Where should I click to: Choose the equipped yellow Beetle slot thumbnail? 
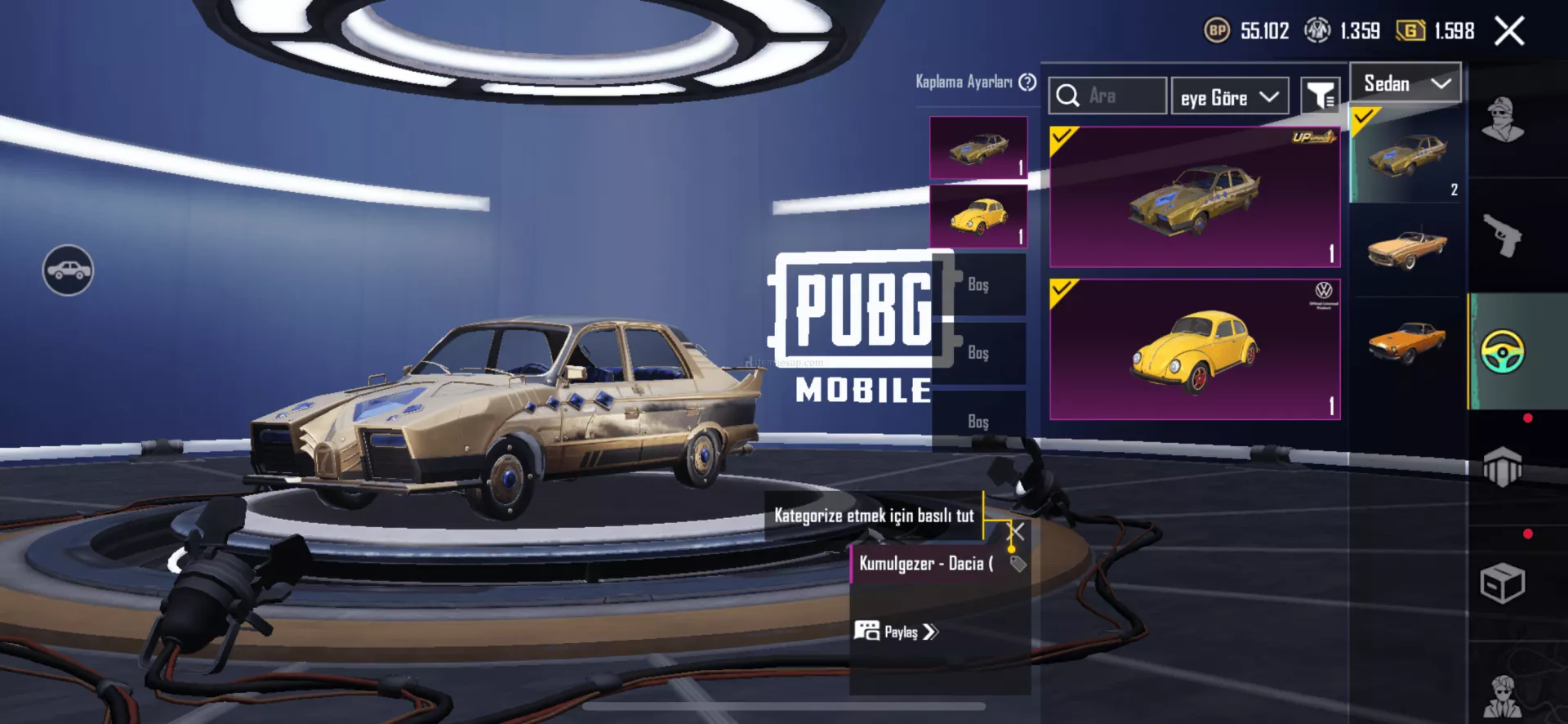point(978,216)
